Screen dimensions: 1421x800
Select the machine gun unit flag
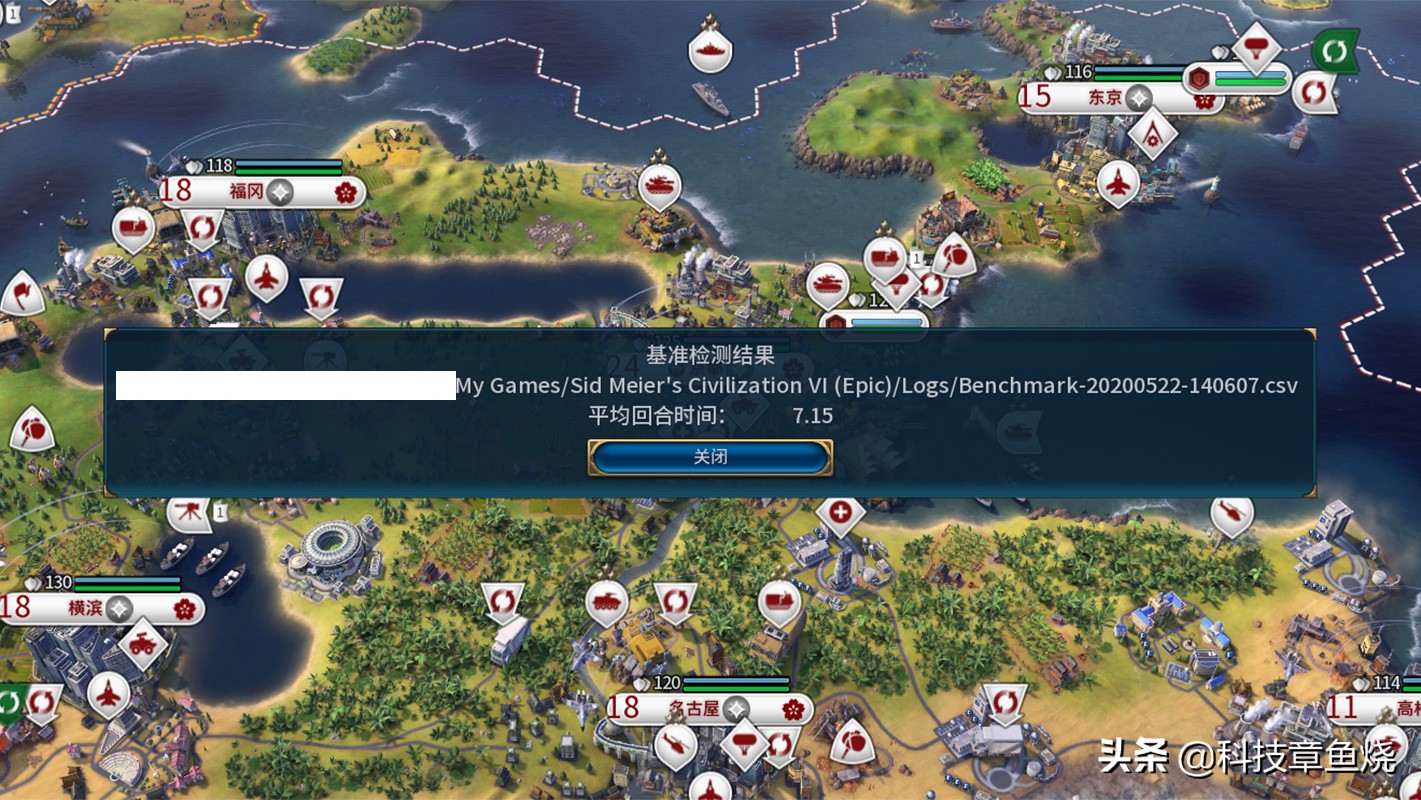click(188, 513)
